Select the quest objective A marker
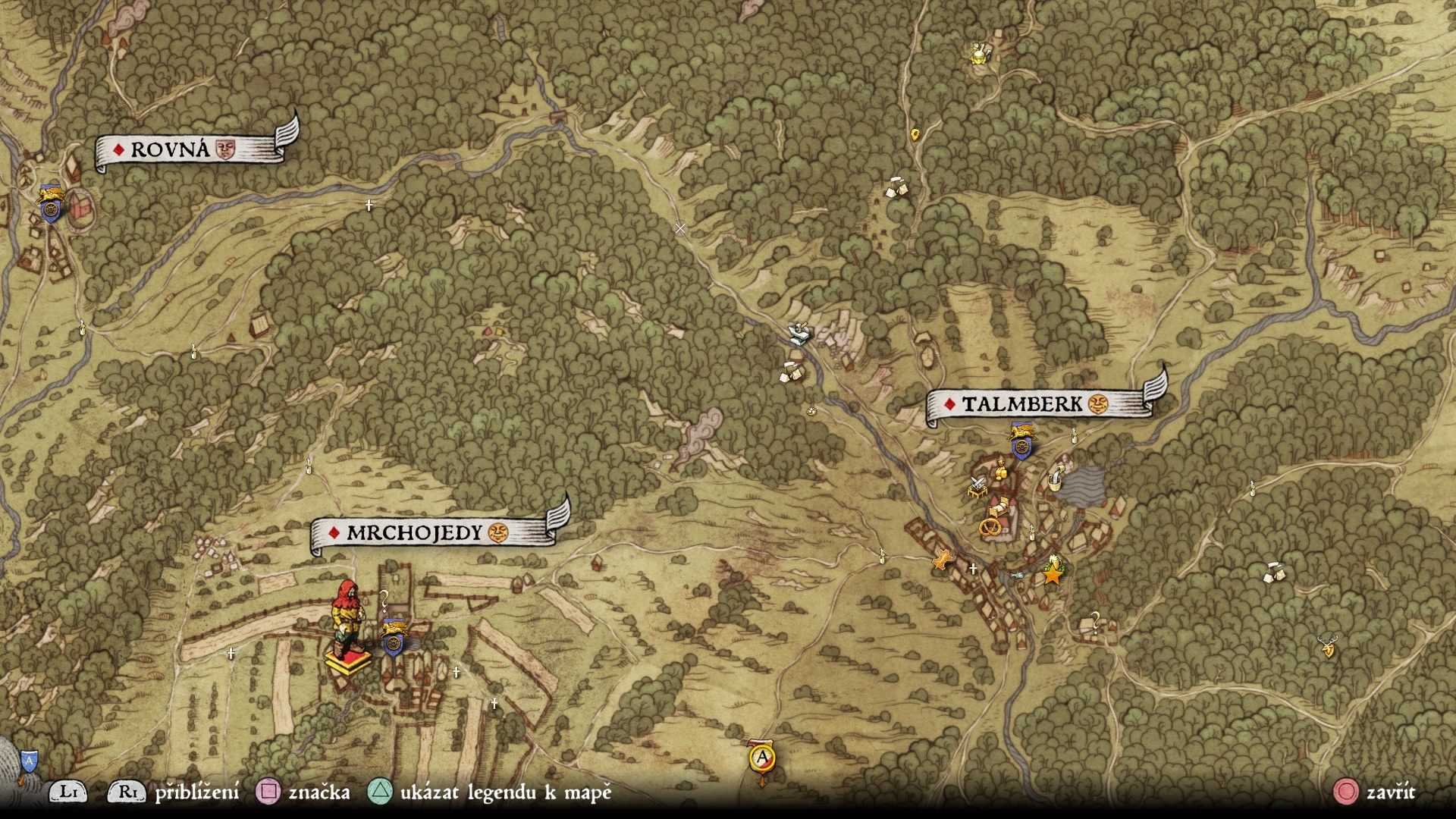The height and width of the screenshot is (819, 1456). (762, 757)
